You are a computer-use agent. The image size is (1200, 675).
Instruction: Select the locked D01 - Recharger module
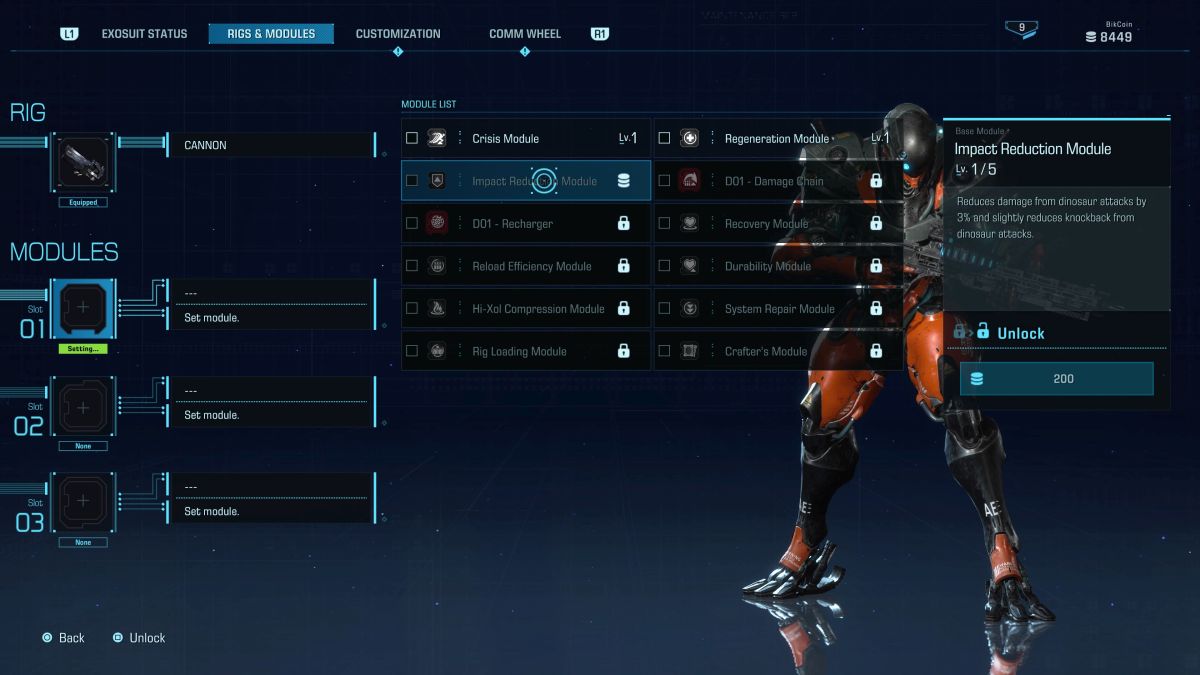tap(525, 224)
